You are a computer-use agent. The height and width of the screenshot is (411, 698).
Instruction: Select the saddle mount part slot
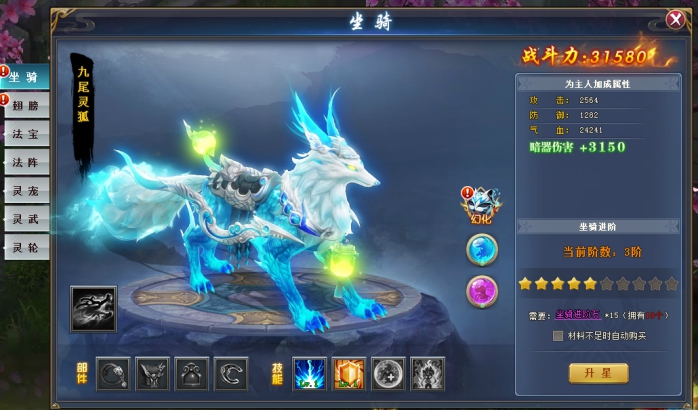pyautogui.click(x=192, y=372)
